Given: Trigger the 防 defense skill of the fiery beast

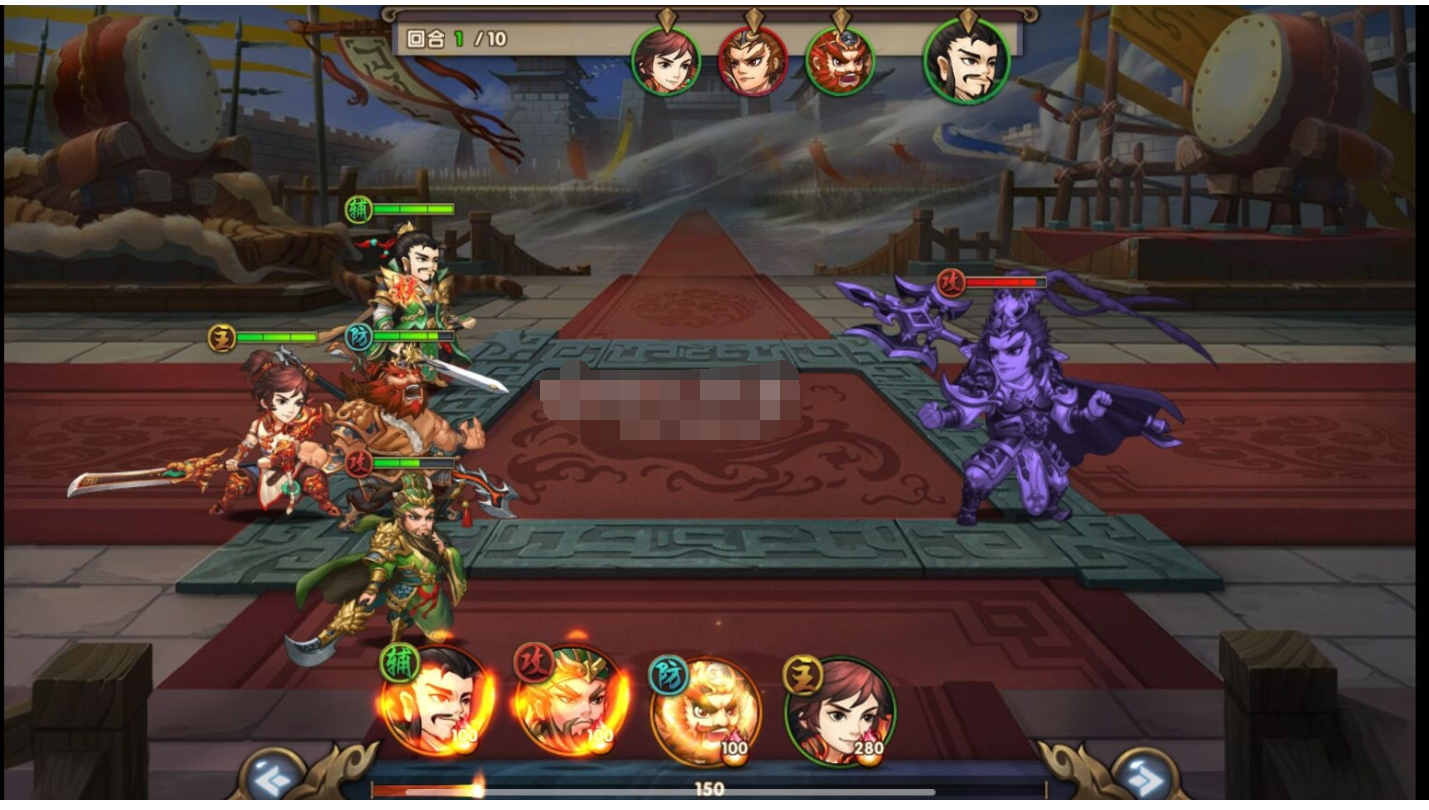Looking at the screenshot, I should click(x=714, y=705).
